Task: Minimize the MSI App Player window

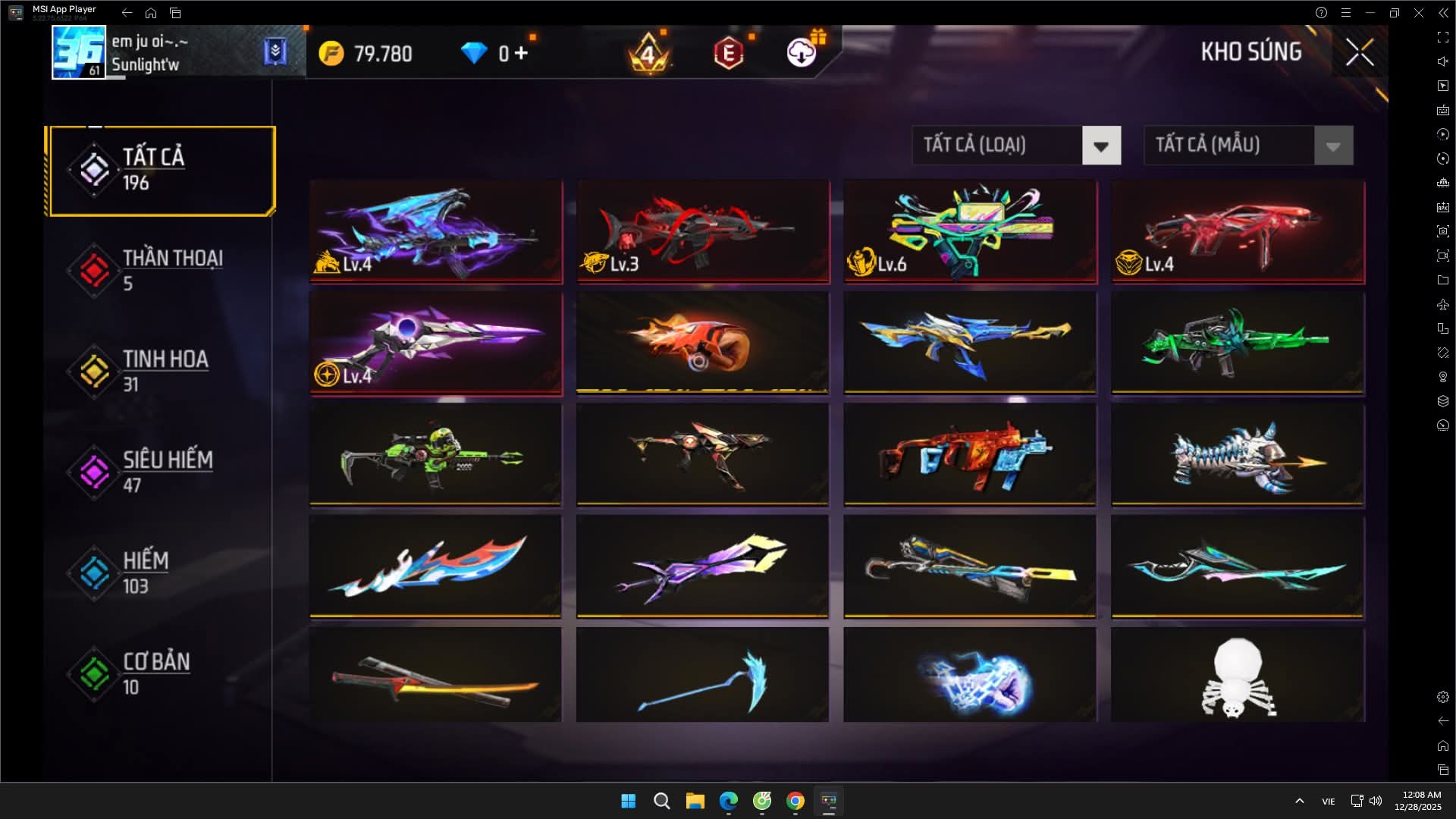Action: coord(1370,13)
